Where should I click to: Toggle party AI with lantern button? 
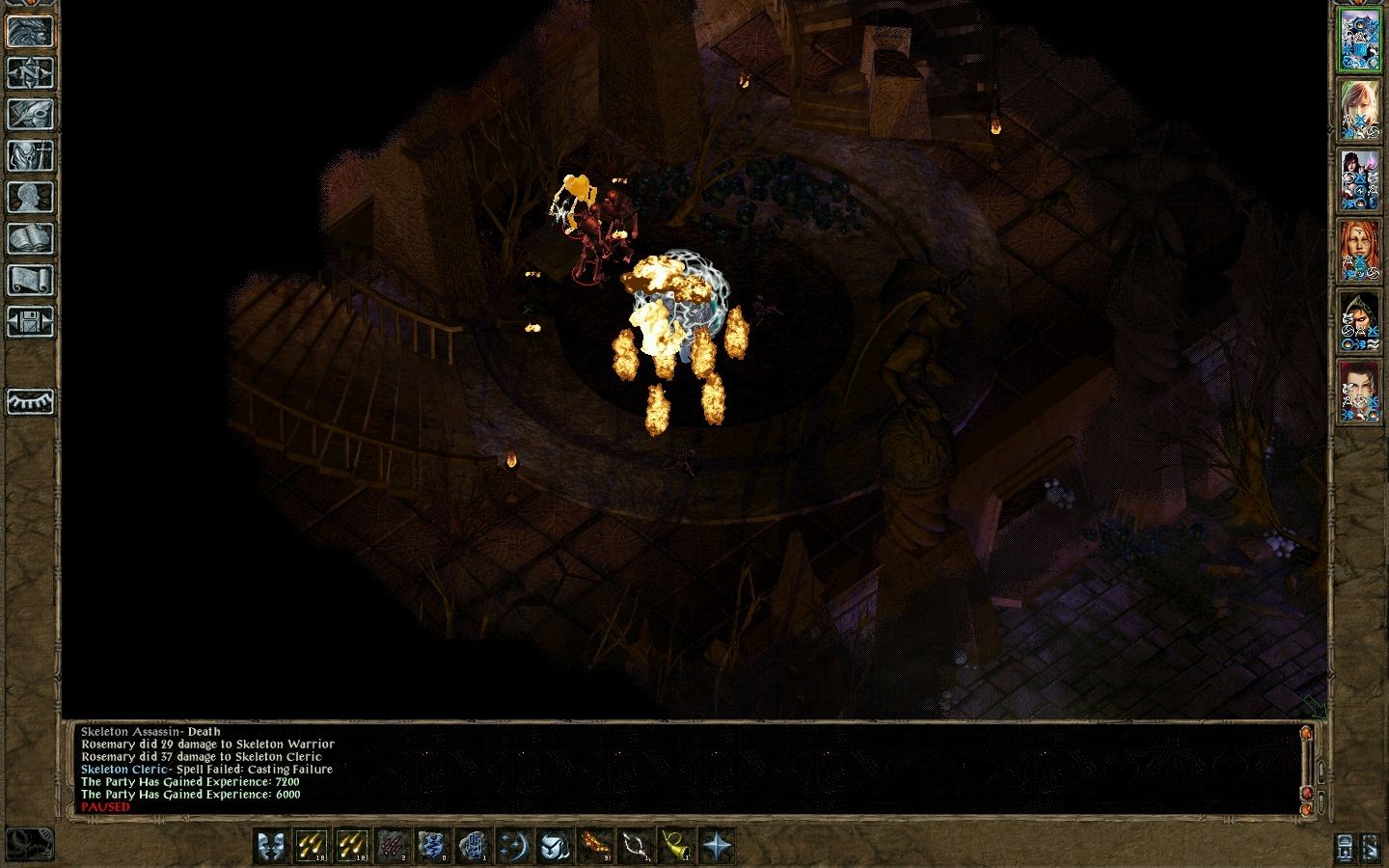click(x=1347, y=847)
